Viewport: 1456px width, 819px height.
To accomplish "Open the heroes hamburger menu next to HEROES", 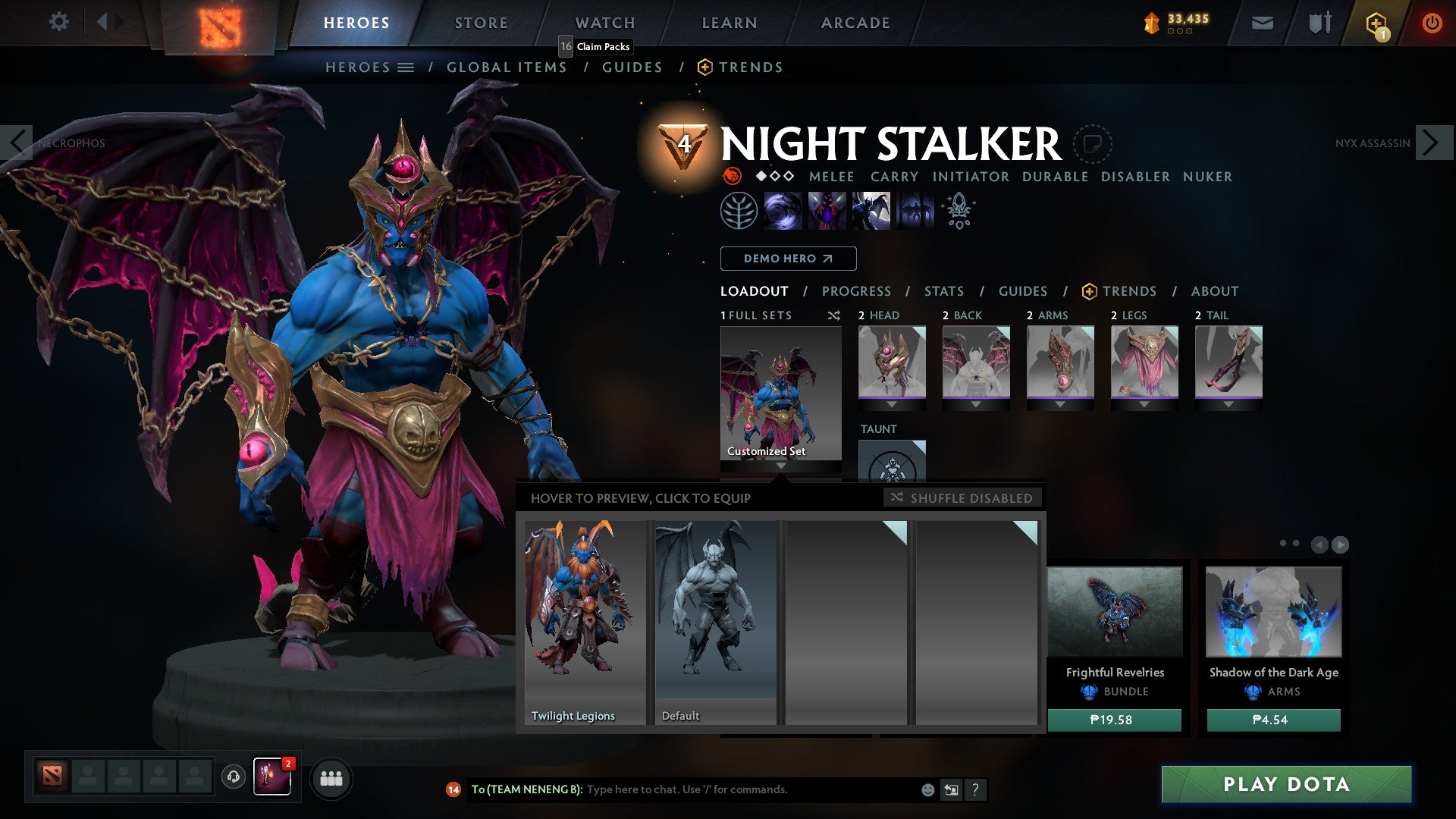I will click(406, 67).
